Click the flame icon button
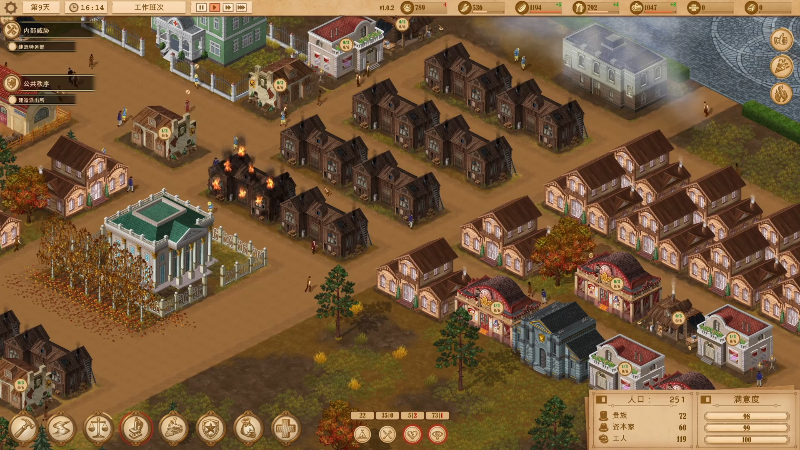800x450 pixels. point(780,95)
